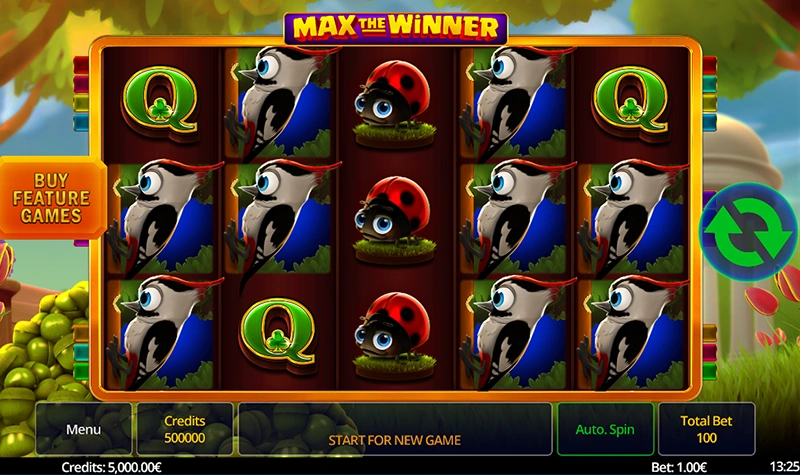This screenshot has height=475, width=800.
Task: Open the Menu panel
Action: click(84, 429)
